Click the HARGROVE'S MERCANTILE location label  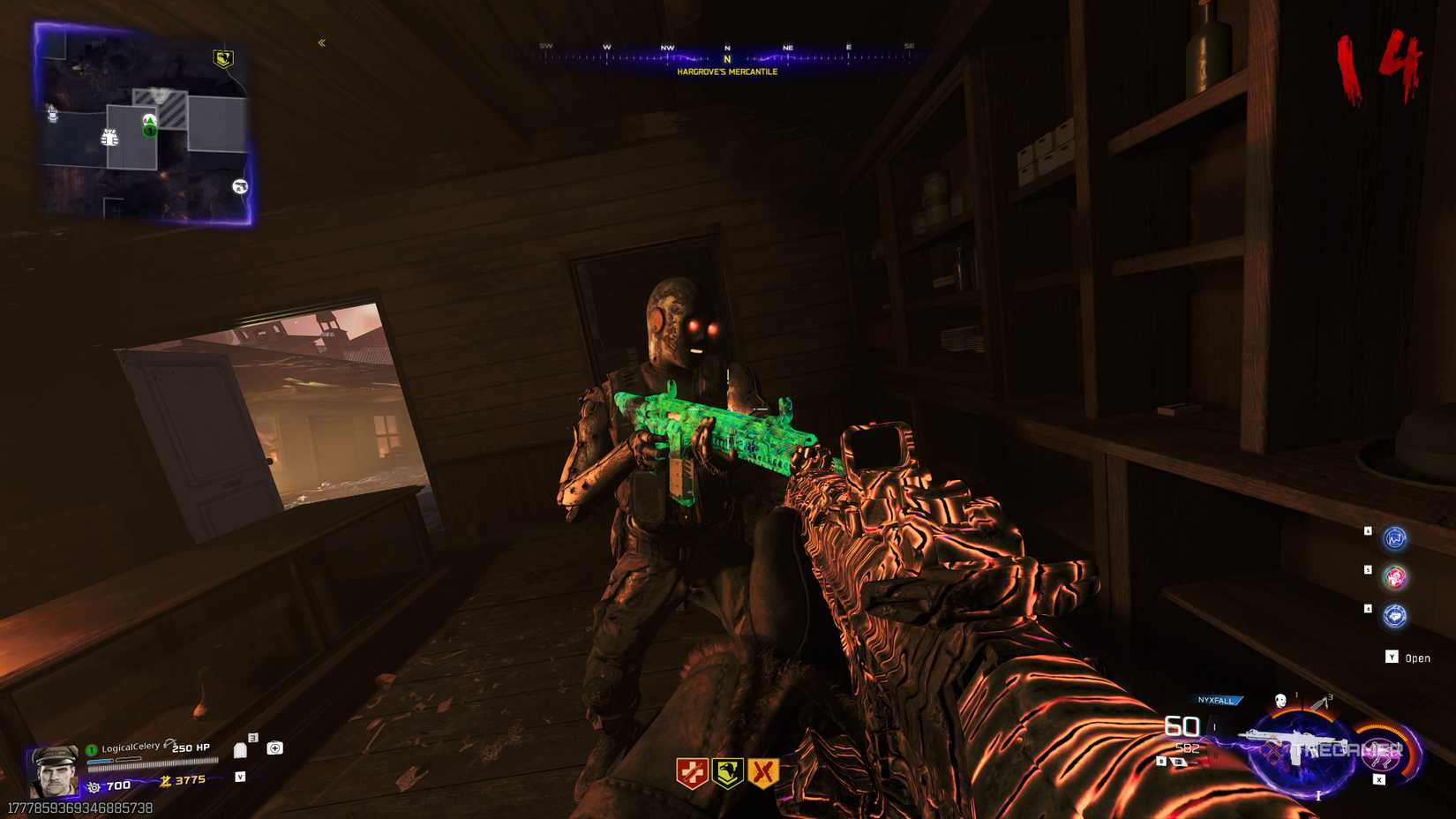726,74
